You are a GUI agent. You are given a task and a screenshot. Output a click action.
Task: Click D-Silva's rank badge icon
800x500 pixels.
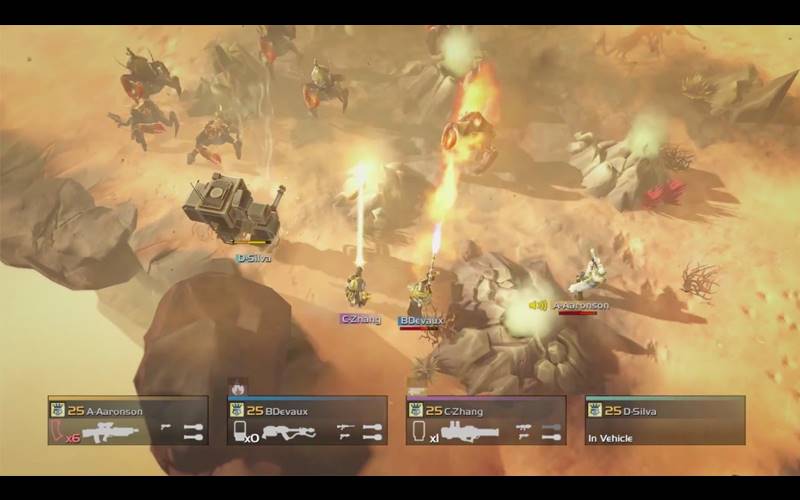pyautogui.click(x=595, y=409)
